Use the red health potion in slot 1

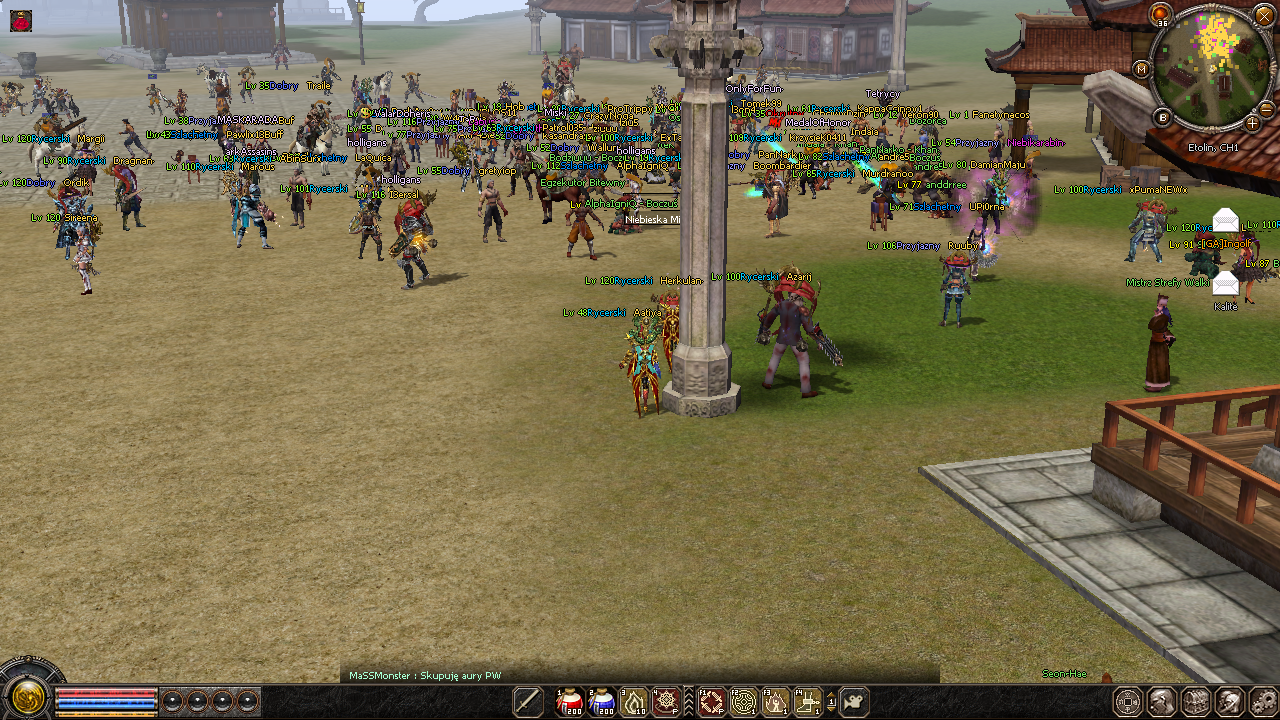click(569, 702)
